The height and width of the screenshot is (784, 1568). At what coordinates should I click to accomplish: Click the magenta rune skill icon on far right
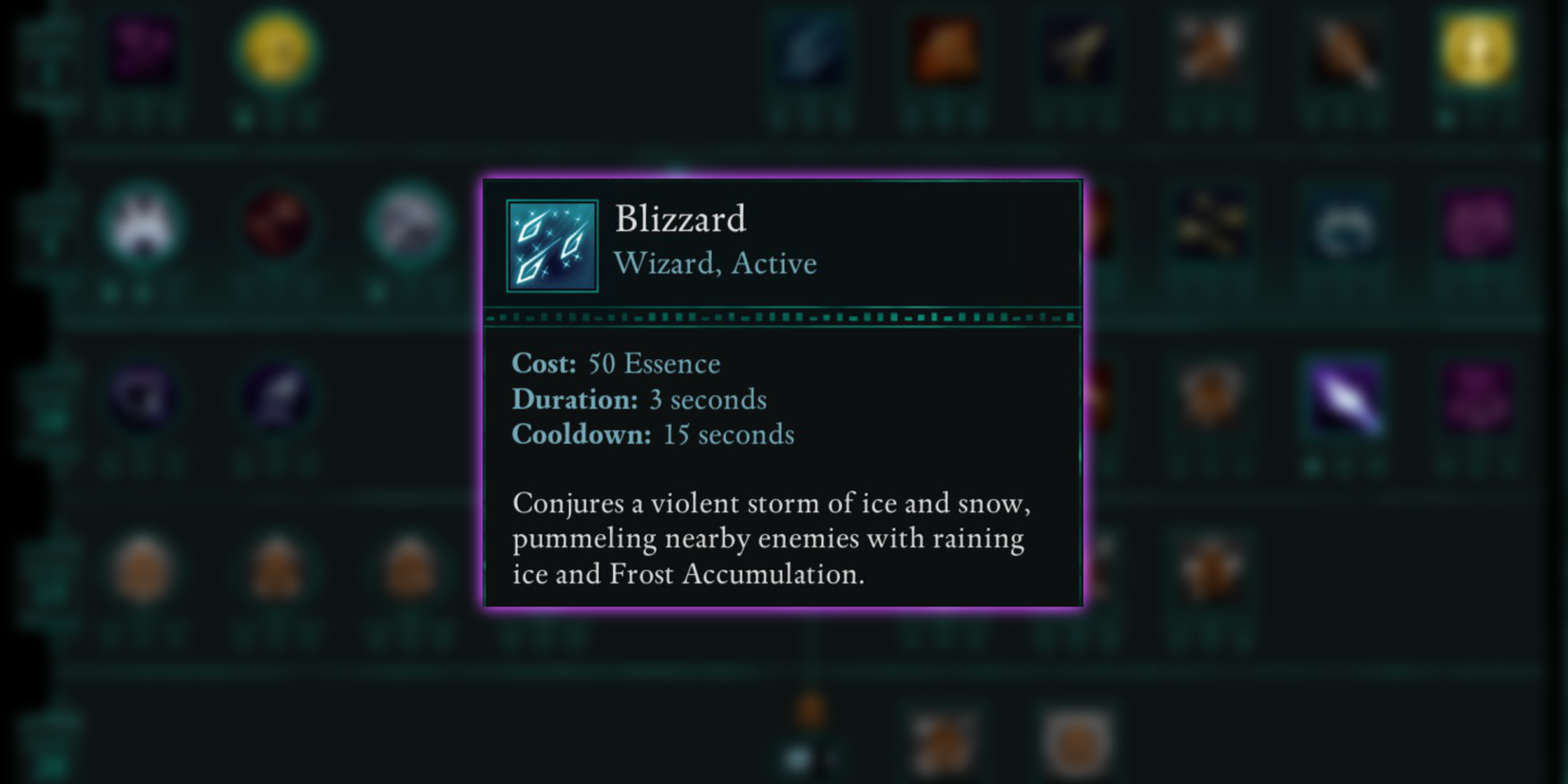(x=1478, y=225)
